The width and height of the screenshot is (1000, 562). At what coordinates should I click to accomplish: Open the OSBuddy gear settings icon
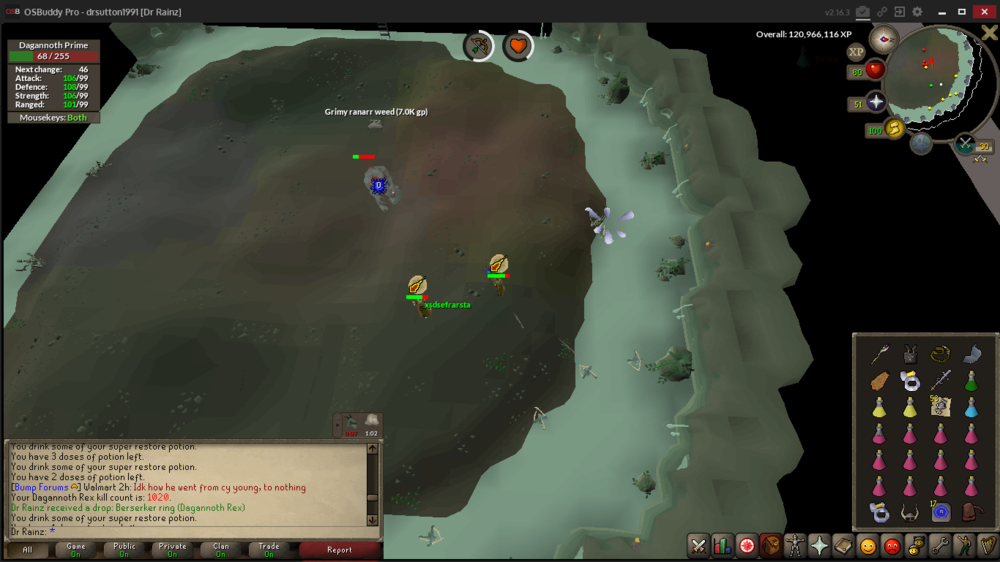(917, 12)
